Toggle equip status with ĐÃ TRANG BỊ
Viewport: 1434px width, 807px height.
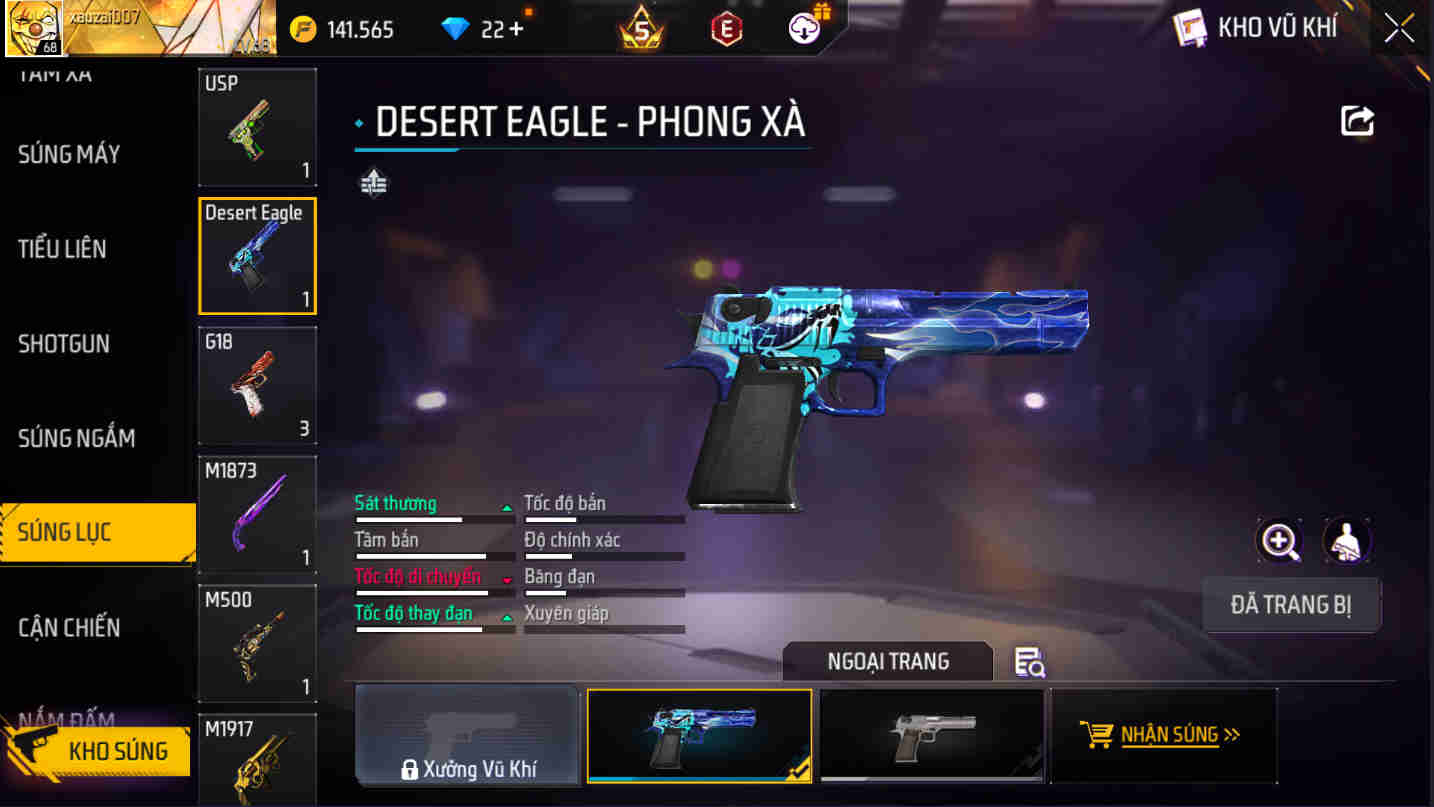(x=1291, y=605)
